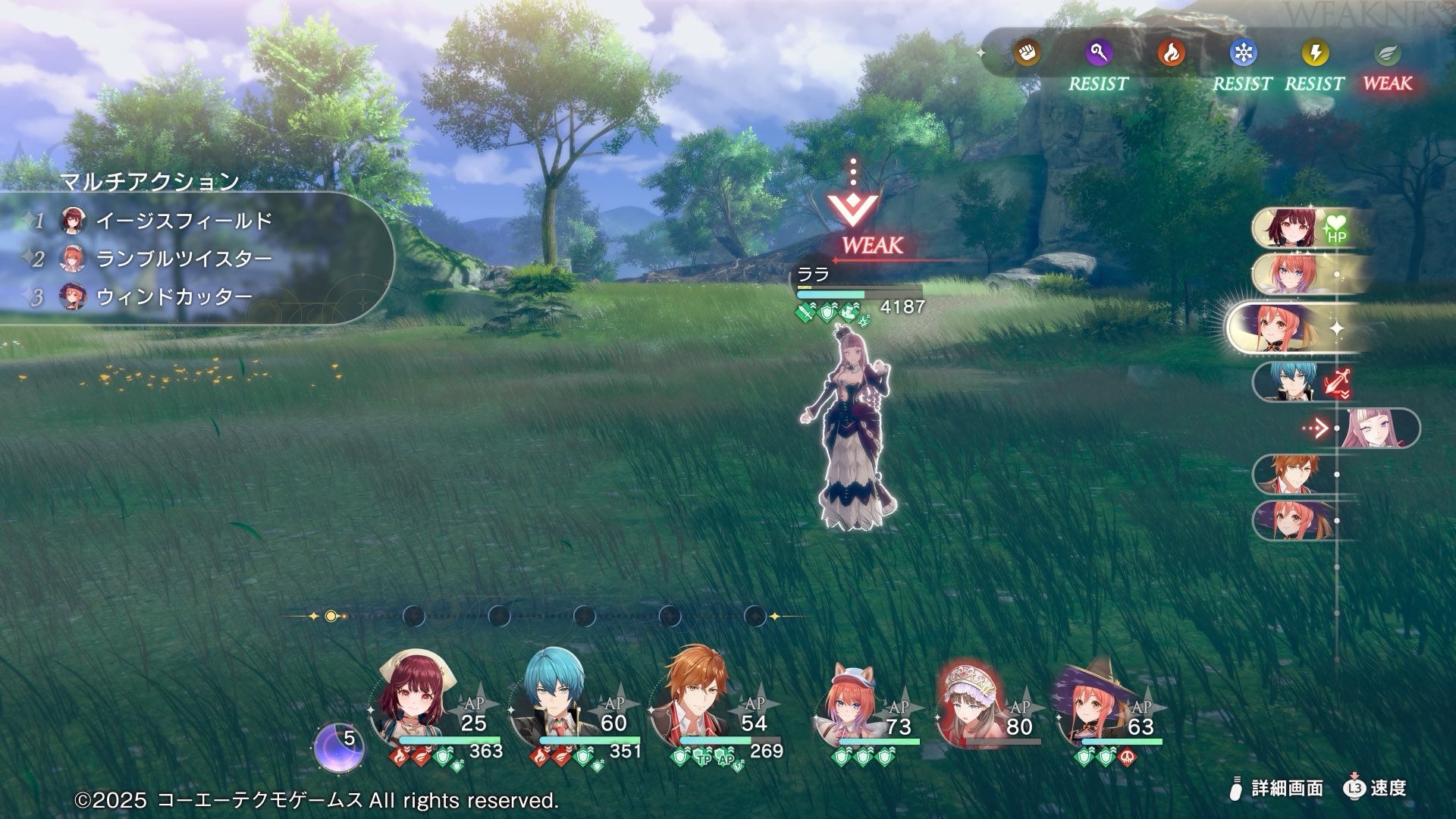Viewport: 1456px width, 819px height.
Task: Choose the blue-haired man's turn-order portrait
Action: pos(1285,381)
